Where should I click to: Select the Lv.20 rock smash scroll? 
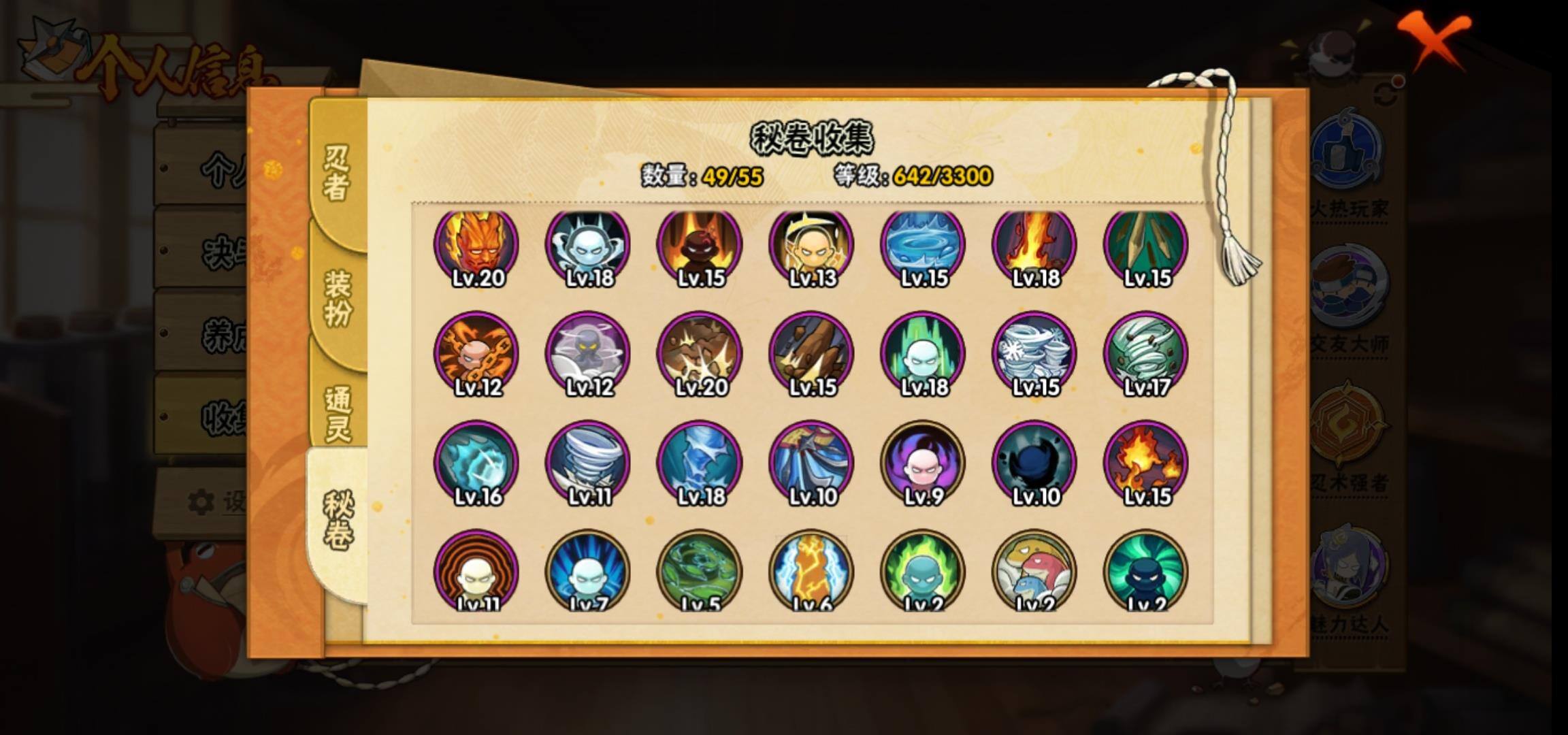pyautogui.click(x=700, y=354)
